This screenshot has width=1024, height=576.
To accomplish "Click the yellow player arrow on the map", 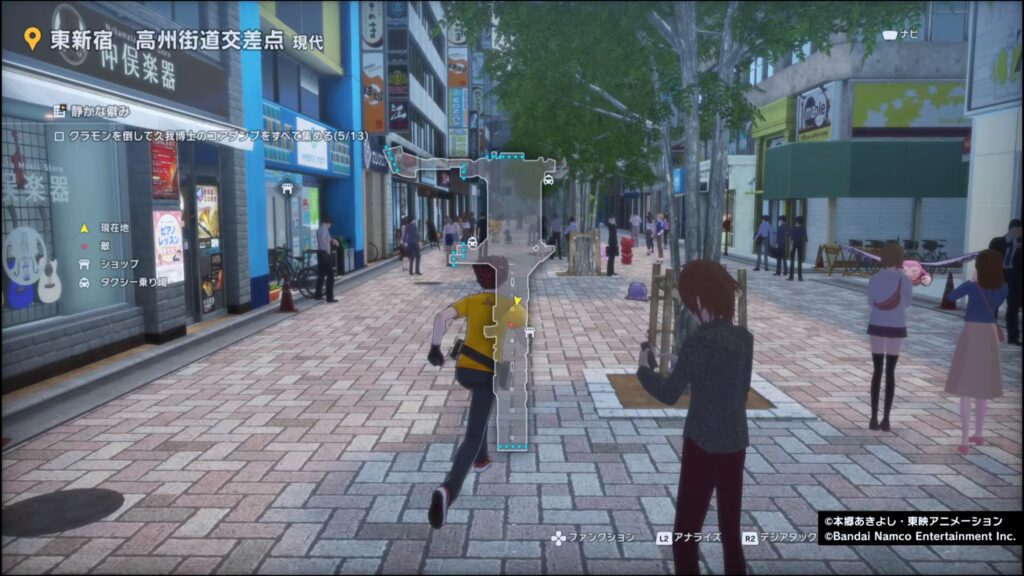I will tap(518, 301).
